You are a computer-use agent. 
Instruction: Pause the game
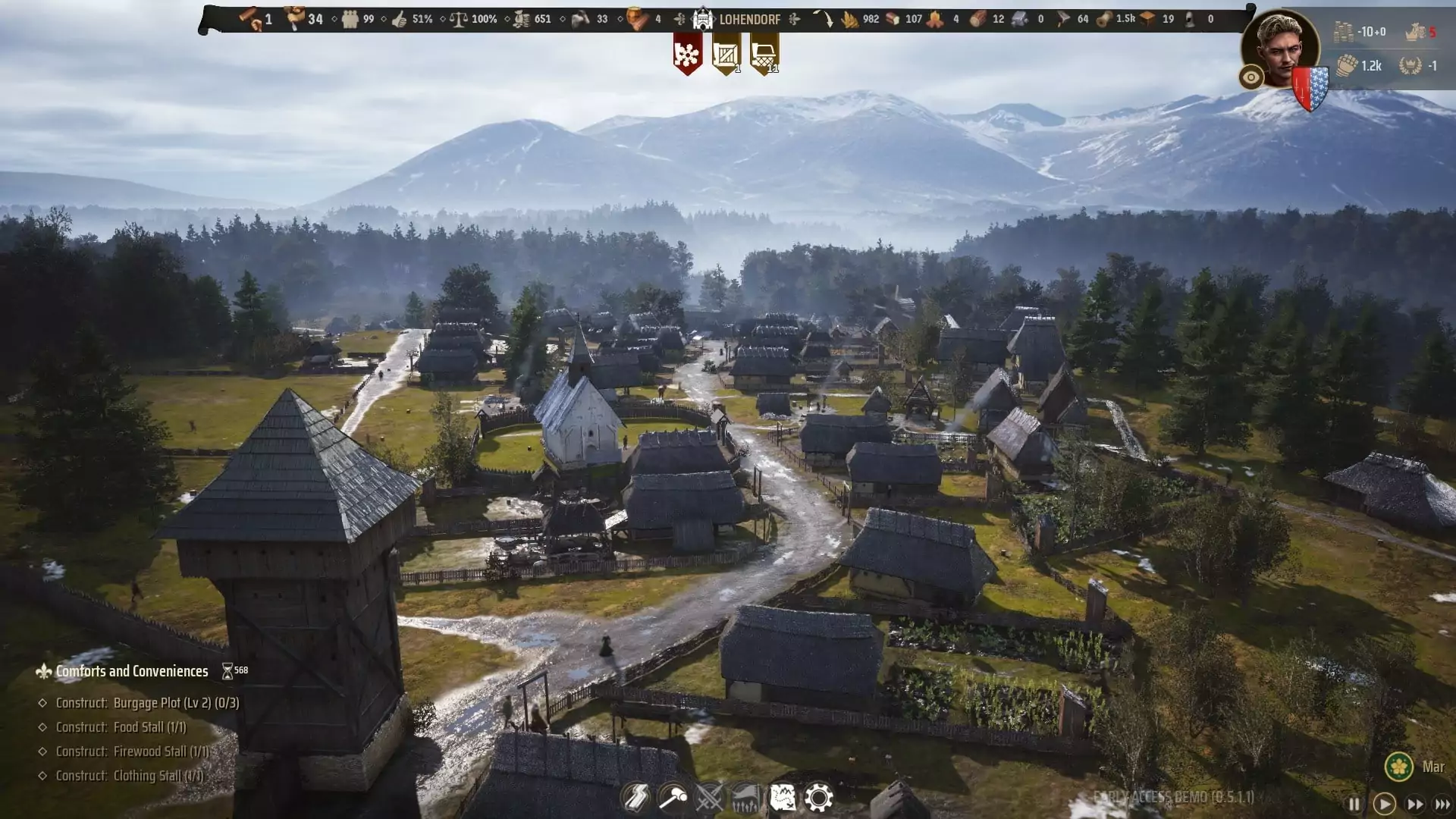pyautogui.click(x=1354, y=804)
